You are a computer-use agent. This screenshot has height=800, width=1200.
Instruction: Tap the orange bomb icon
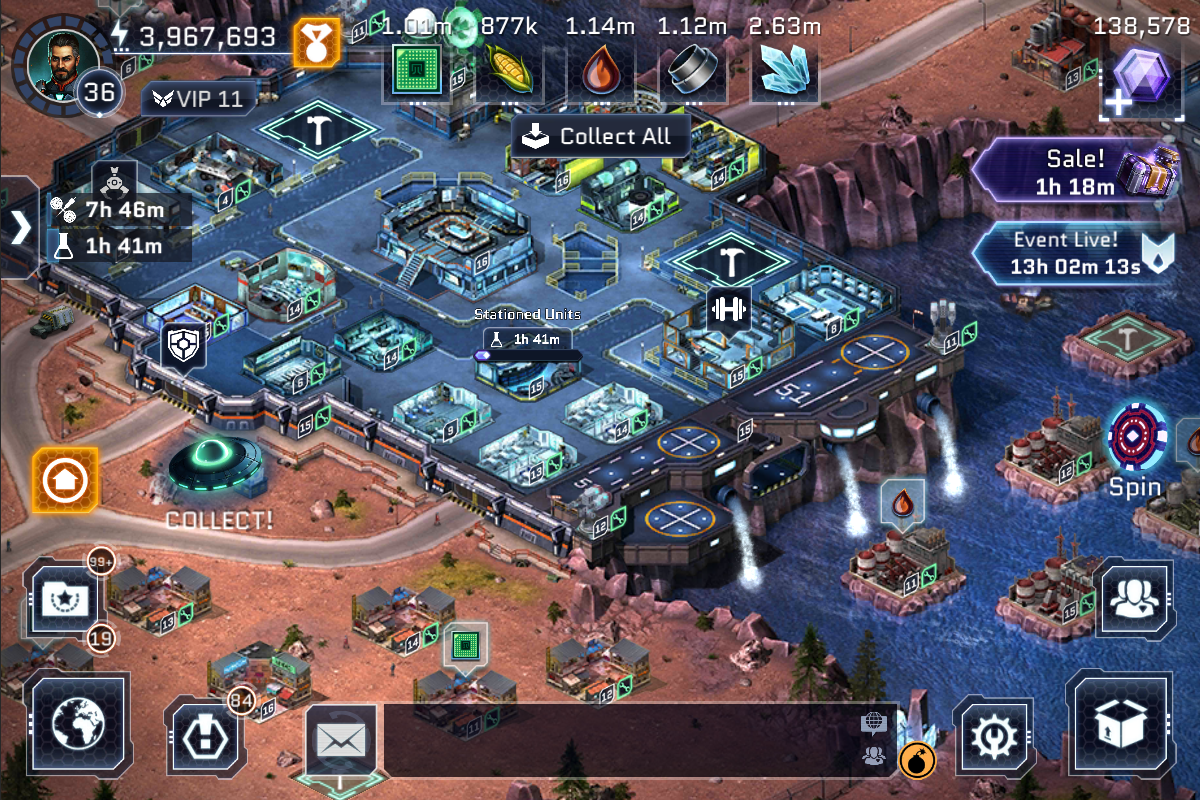917,760
